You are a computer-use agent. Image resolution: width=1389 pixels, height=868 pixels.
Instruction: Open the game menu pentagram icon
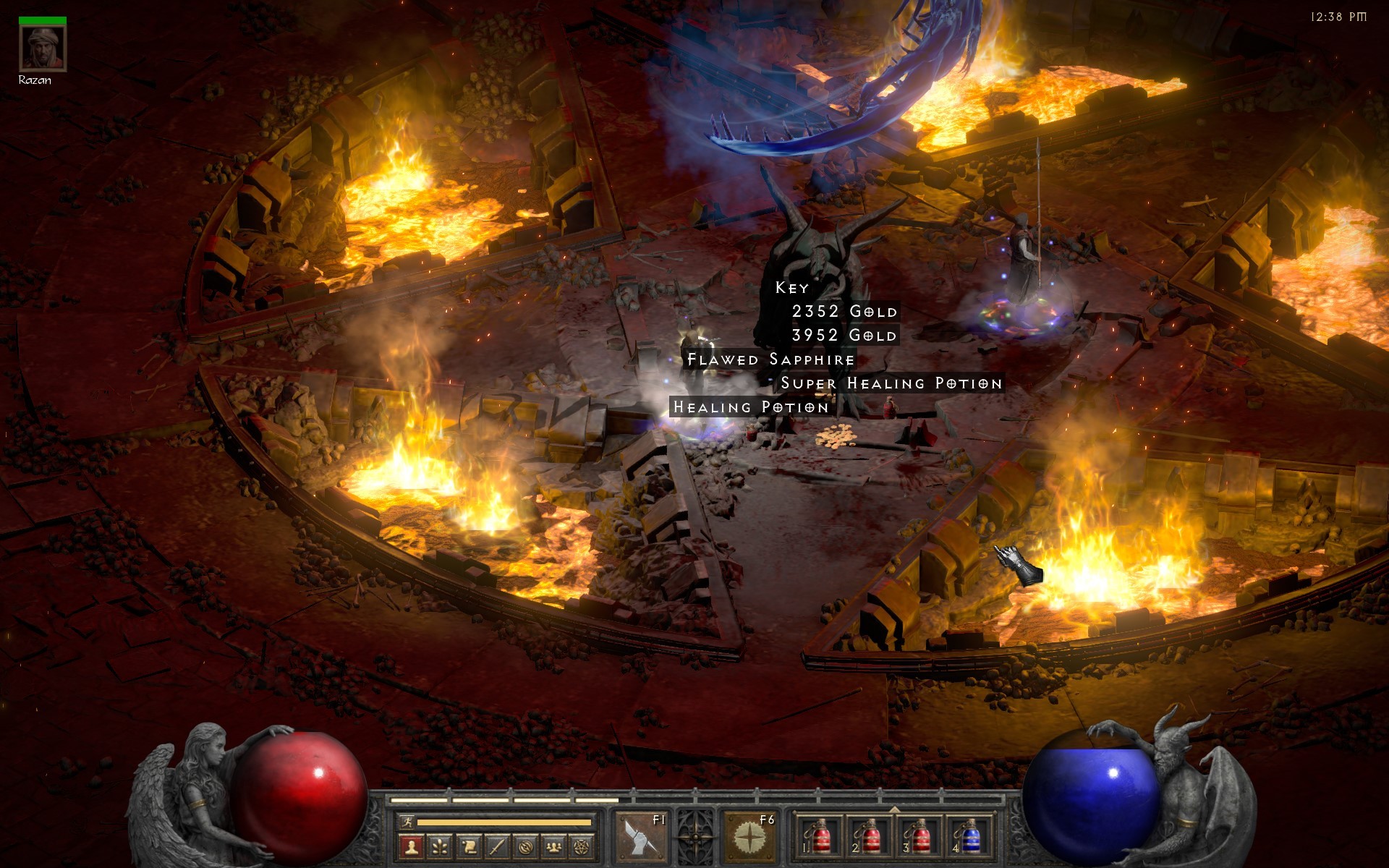pyautogui.click(x=581, y=847)
